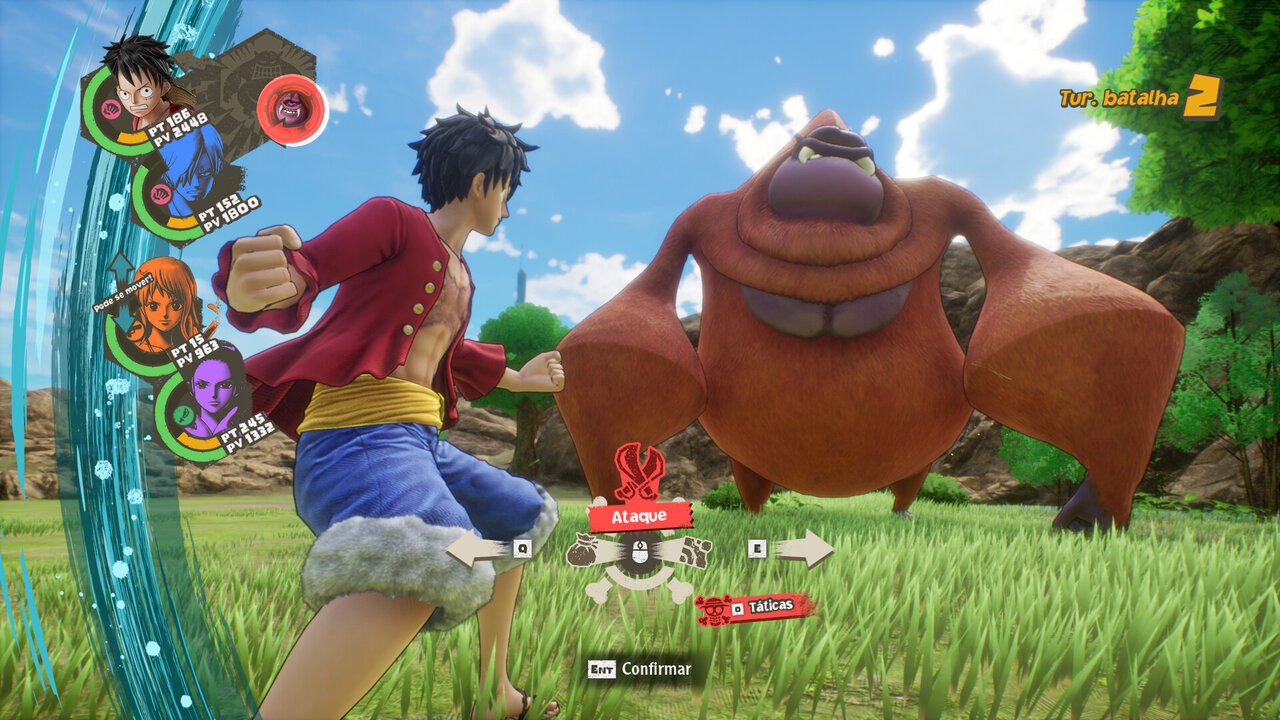Confirm the selected command
Image resolution: width=1280 pixels, height=720 pixels.
[x=640, y=669]
